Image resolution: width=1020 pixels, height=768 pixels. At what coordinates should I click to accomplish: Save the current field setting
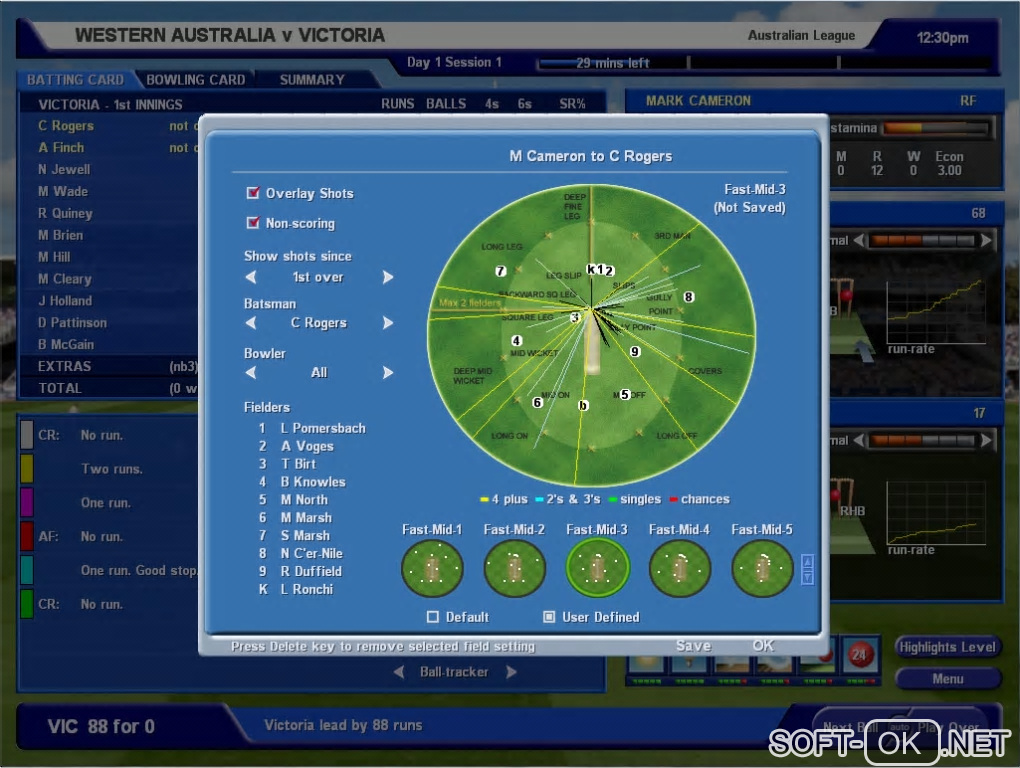pos(693,646)
